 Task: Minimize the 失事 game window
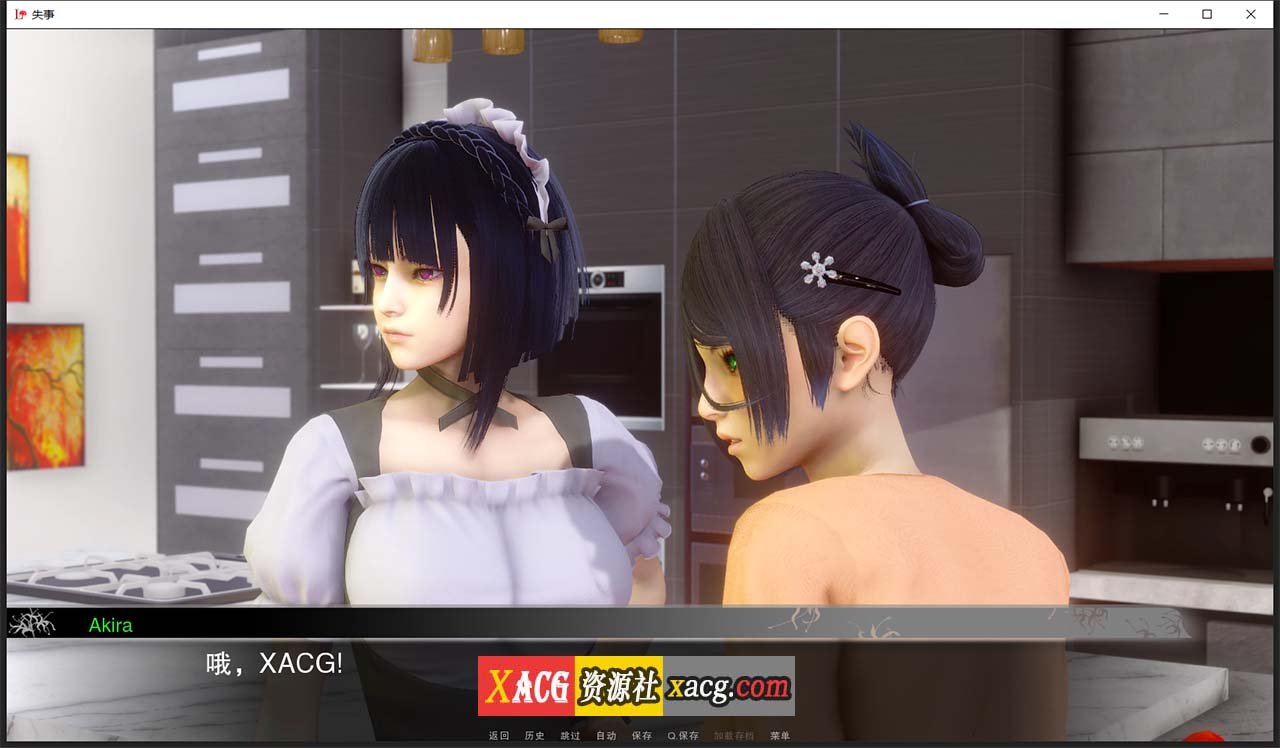tap(1163, 14)
